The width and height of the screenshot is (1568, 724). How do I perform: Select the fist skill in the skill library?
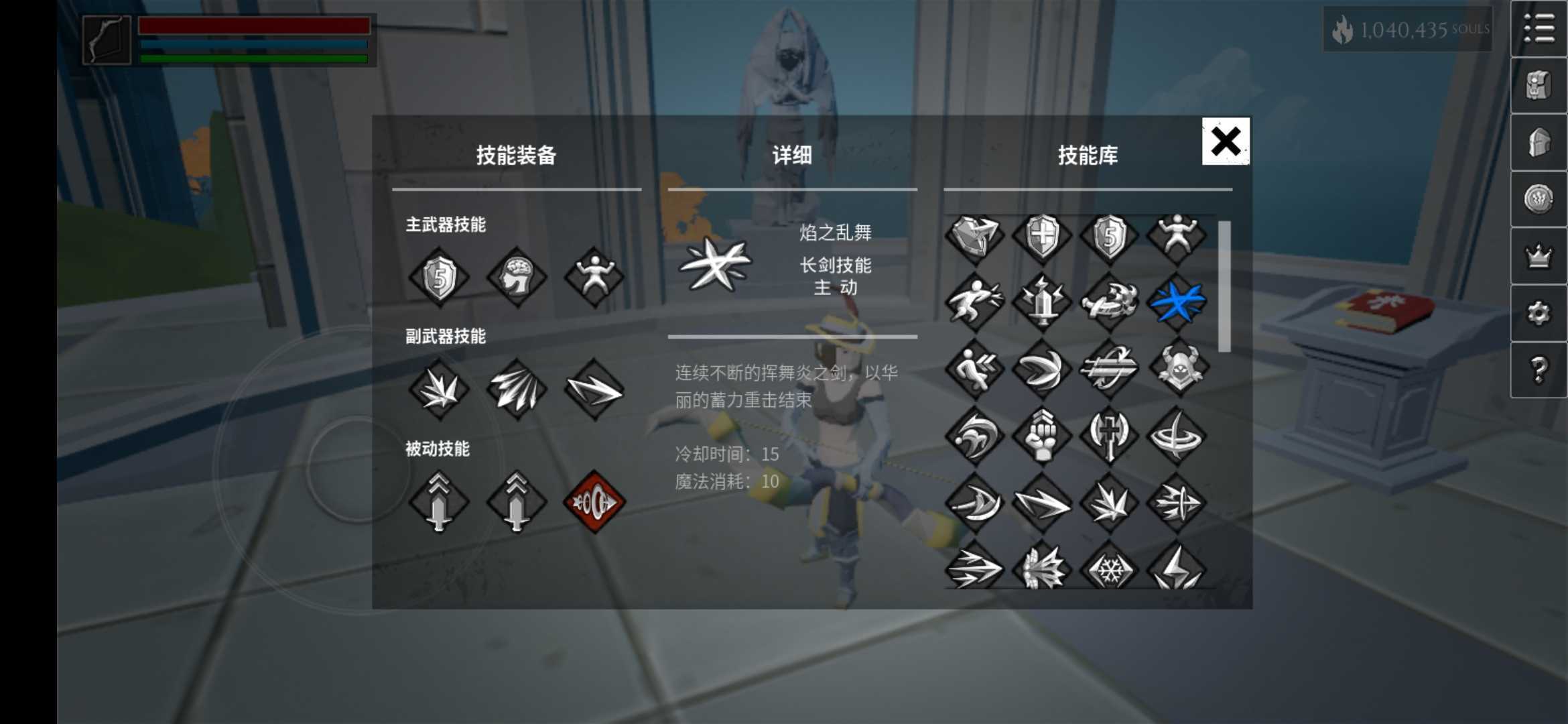point(1041,437)
